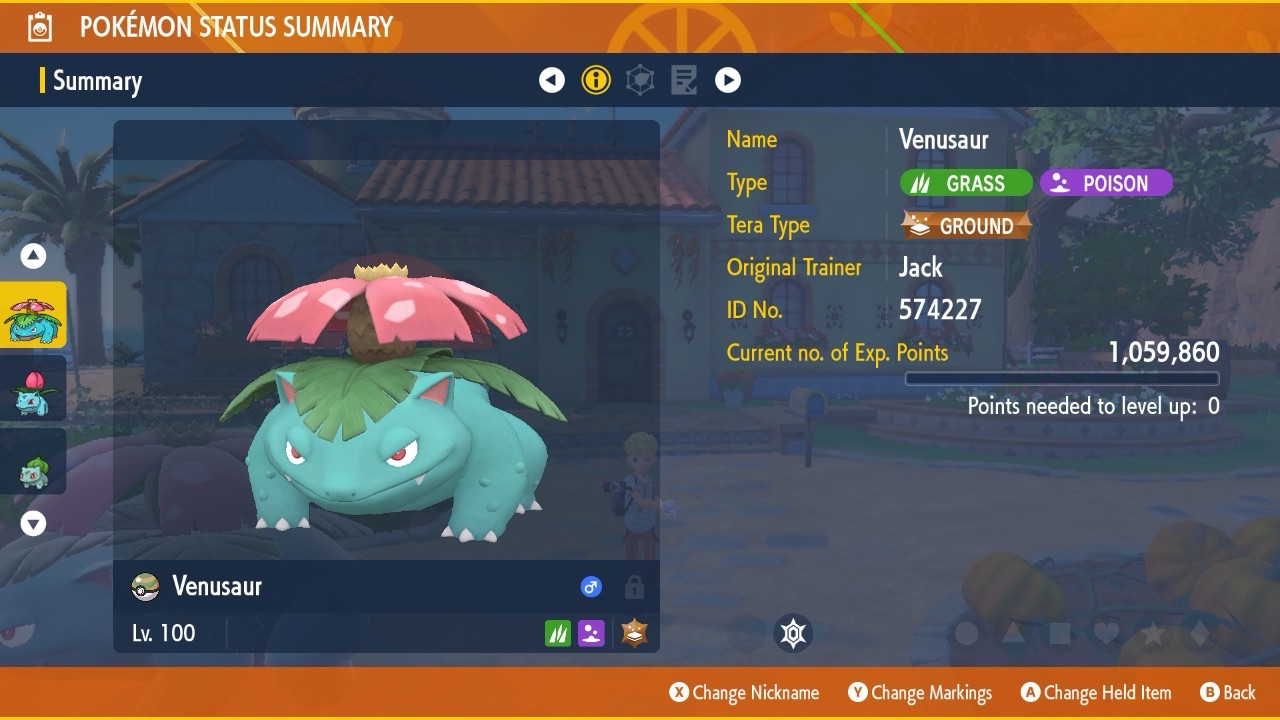Image resolution: width=1280 pixels, height=720 pixels.
Task: Choose Ivysaur from the party list
Action: click(x=34, y=389)
